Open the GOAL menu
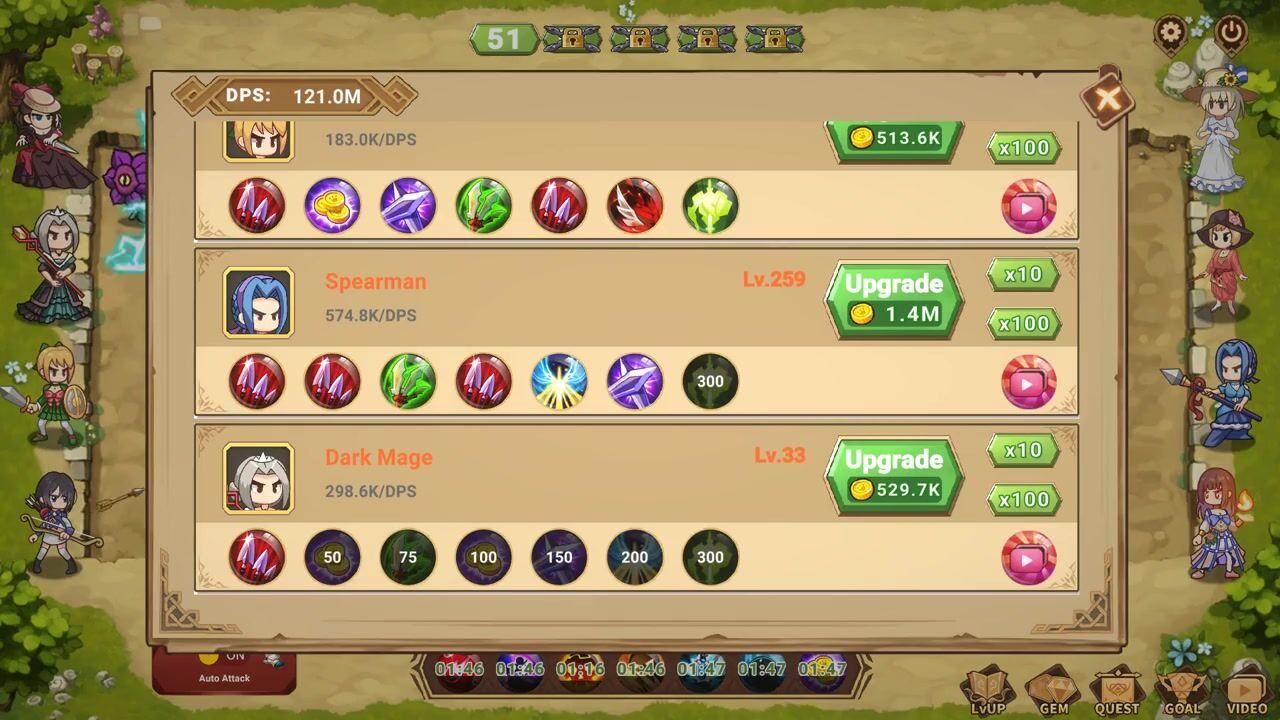This screenshot has width=1280, height=720. [1181, 692]
